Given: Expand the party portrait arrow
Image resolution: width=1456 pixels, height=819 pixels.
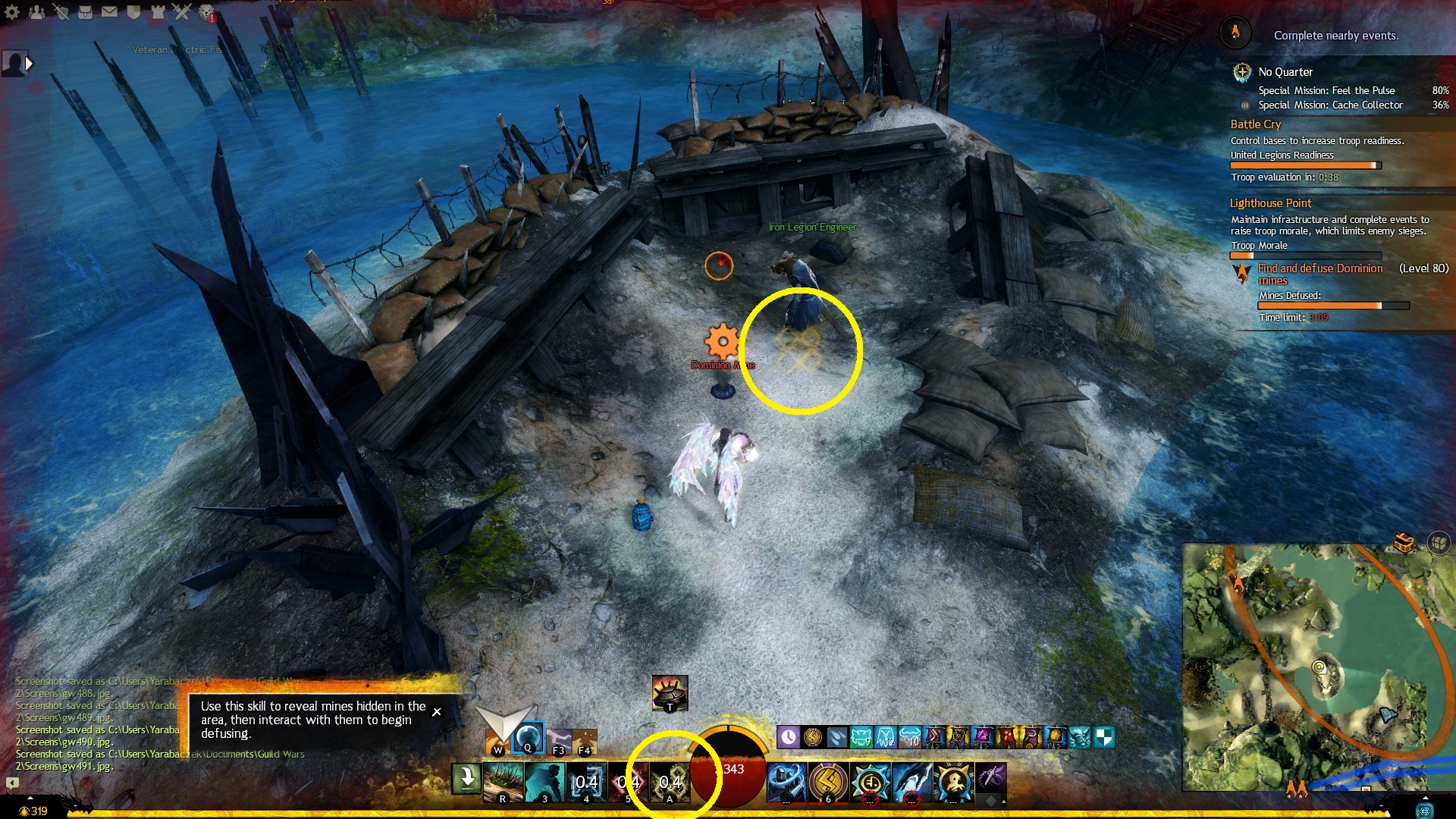Looking at the screenshot, I should 30,64.
